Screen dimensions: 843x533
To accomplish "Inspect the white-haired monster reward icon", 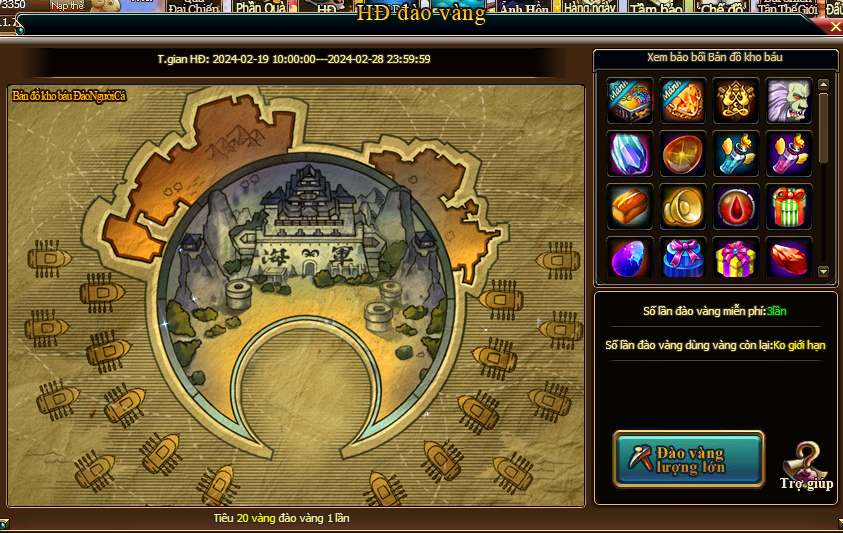I will (789, 101).
